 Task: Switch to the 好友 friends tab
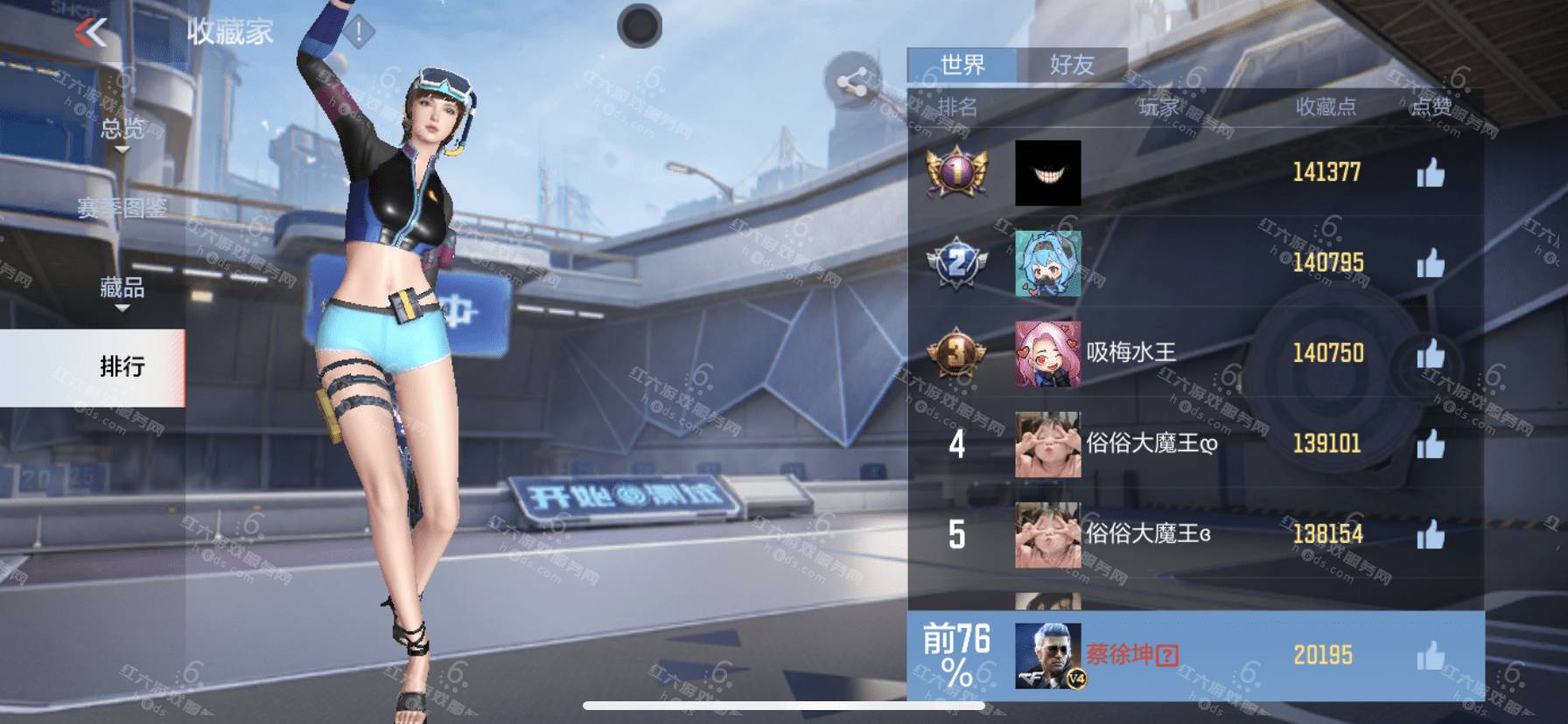pos(1072,65)
